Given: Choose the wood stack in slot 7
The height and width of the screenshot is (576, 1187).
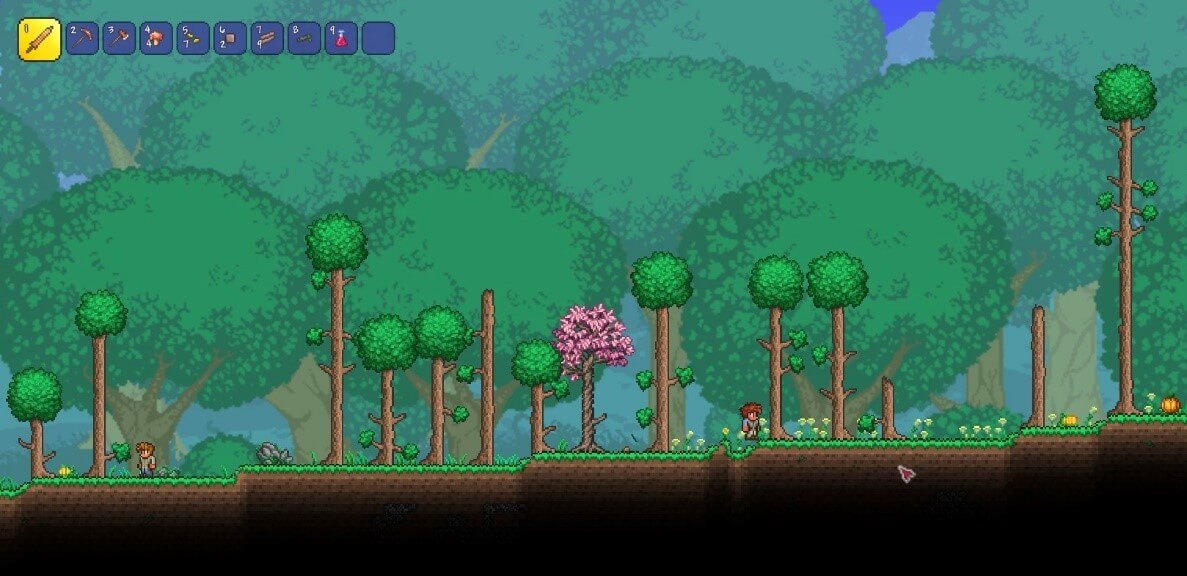Looking at the screenshot, I should pyautogui.click(x=267, y=39).
